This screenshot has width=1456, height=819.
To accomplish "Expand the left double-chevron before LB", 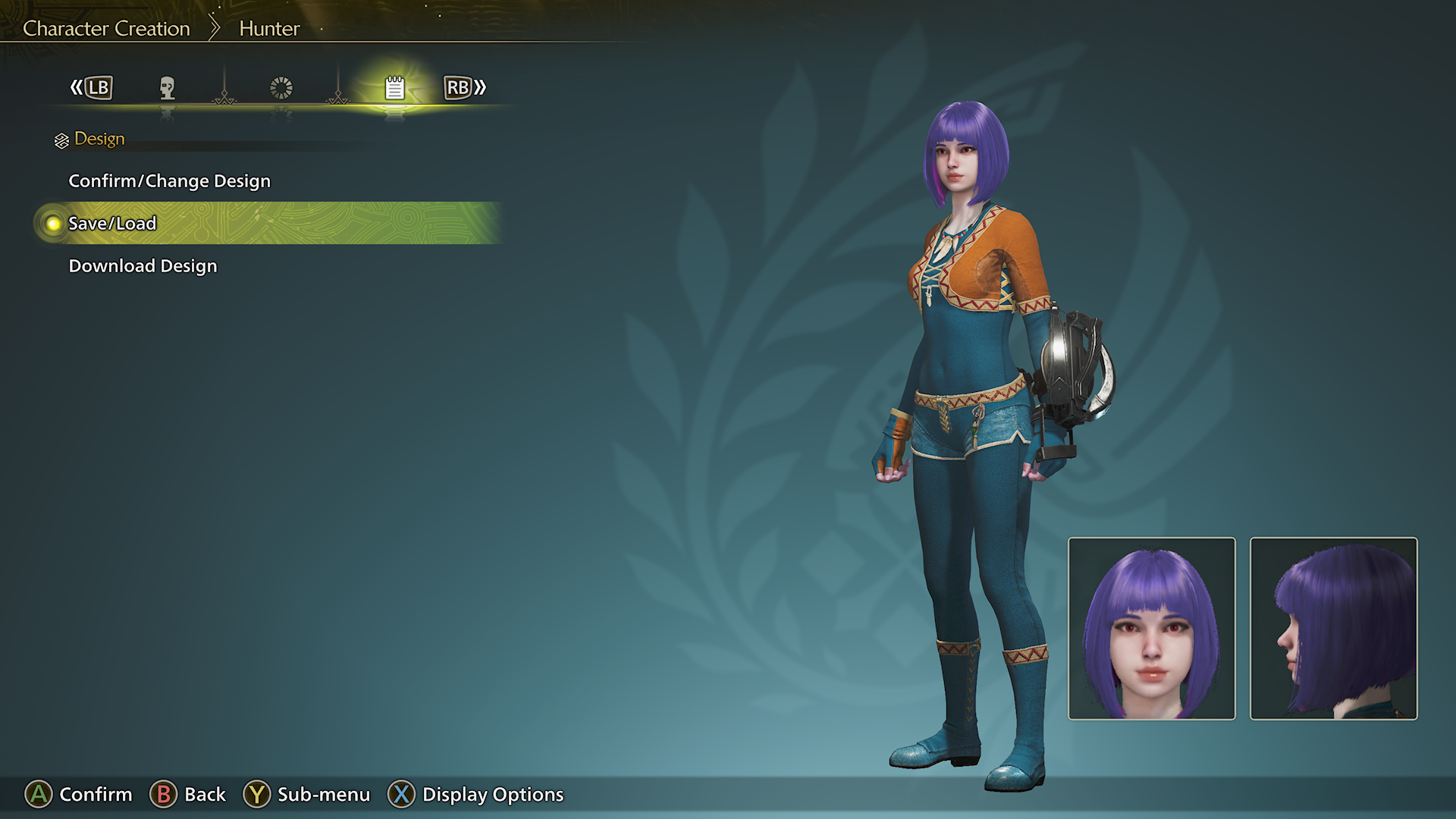I will 75,87.
